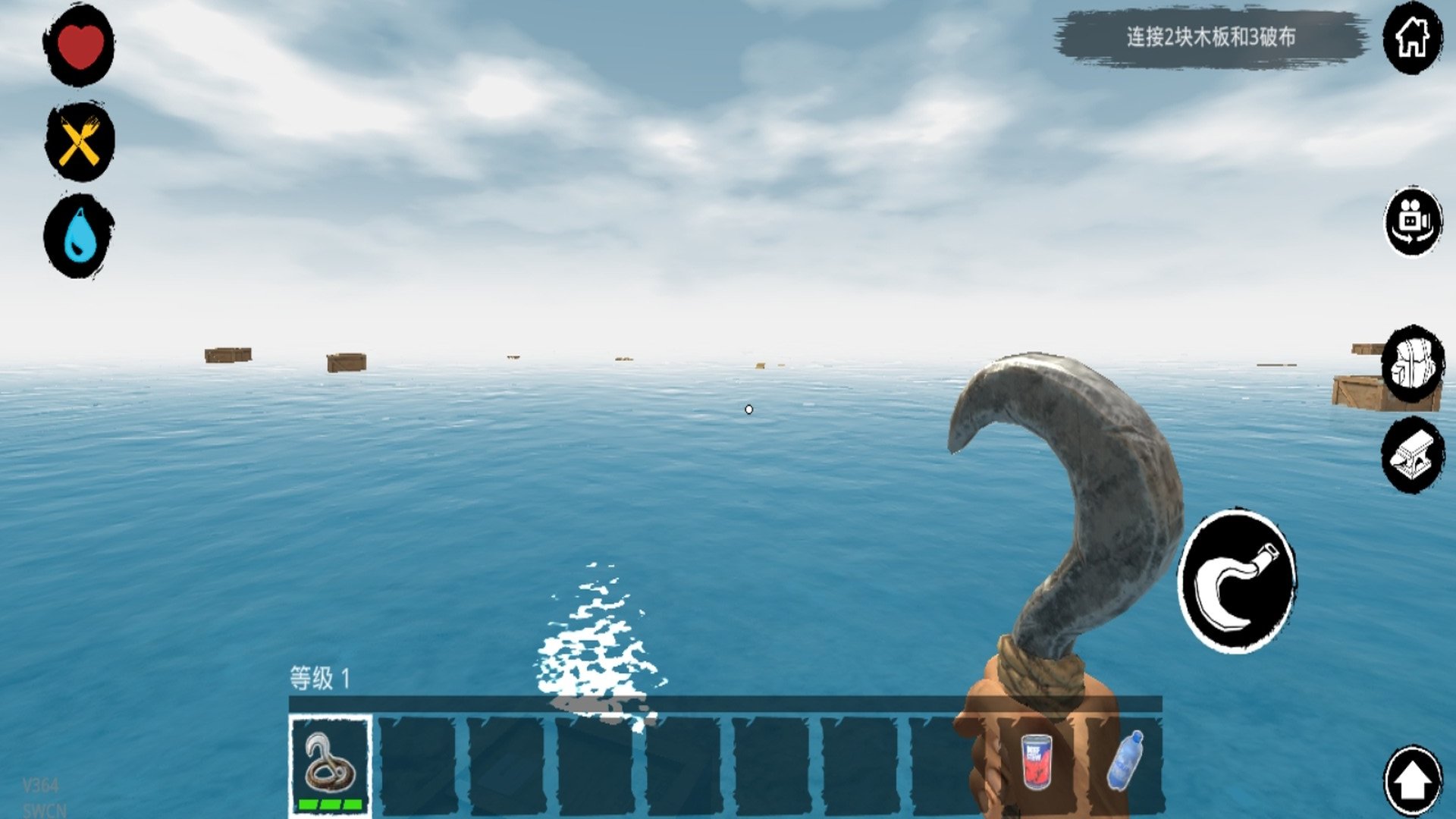Open the plank and cloth objective banner
Screen dimensions: 1456x819
click(1210, 37)
